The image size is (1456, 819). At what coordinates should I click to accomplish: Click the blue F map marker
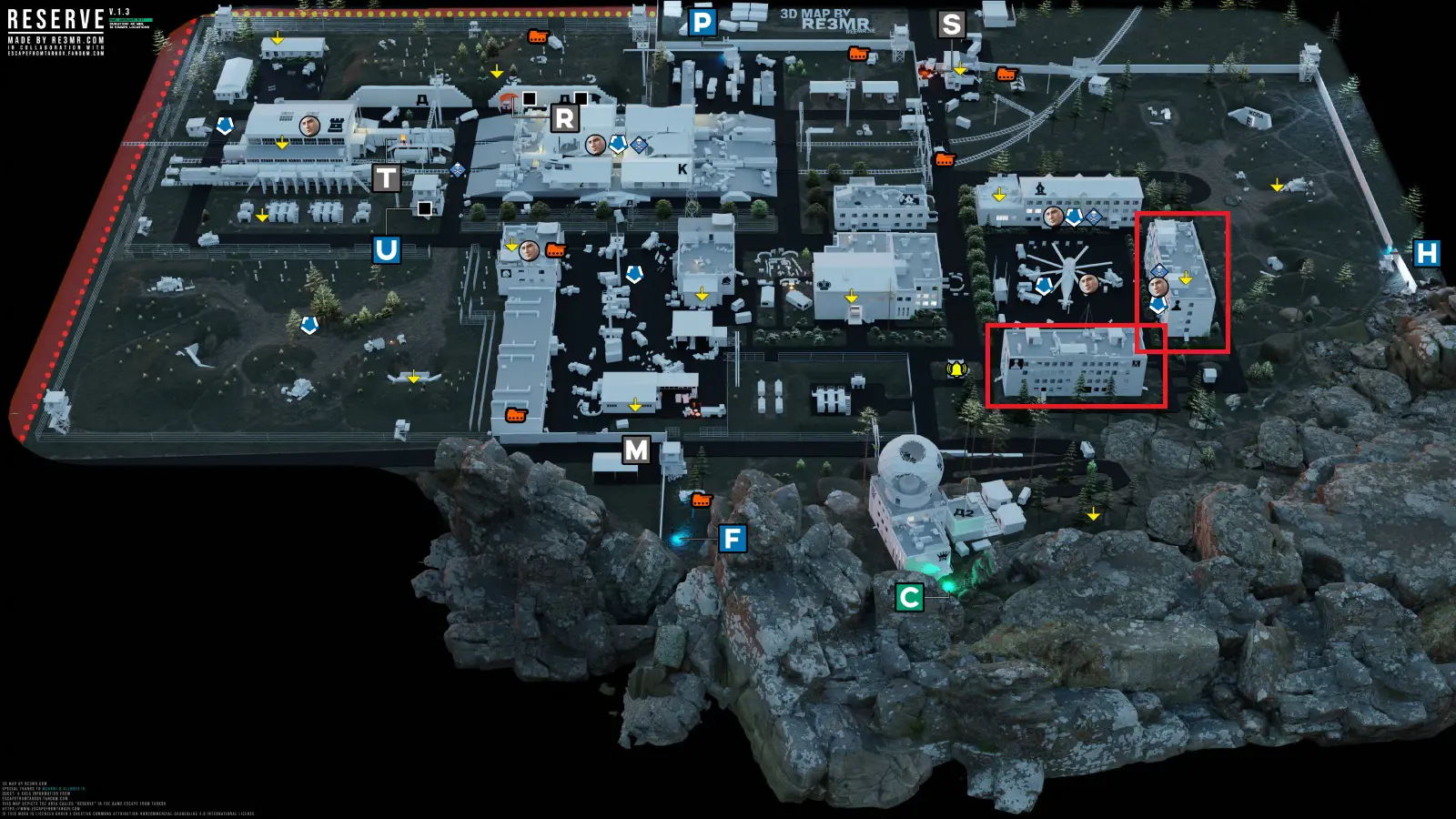733,539
